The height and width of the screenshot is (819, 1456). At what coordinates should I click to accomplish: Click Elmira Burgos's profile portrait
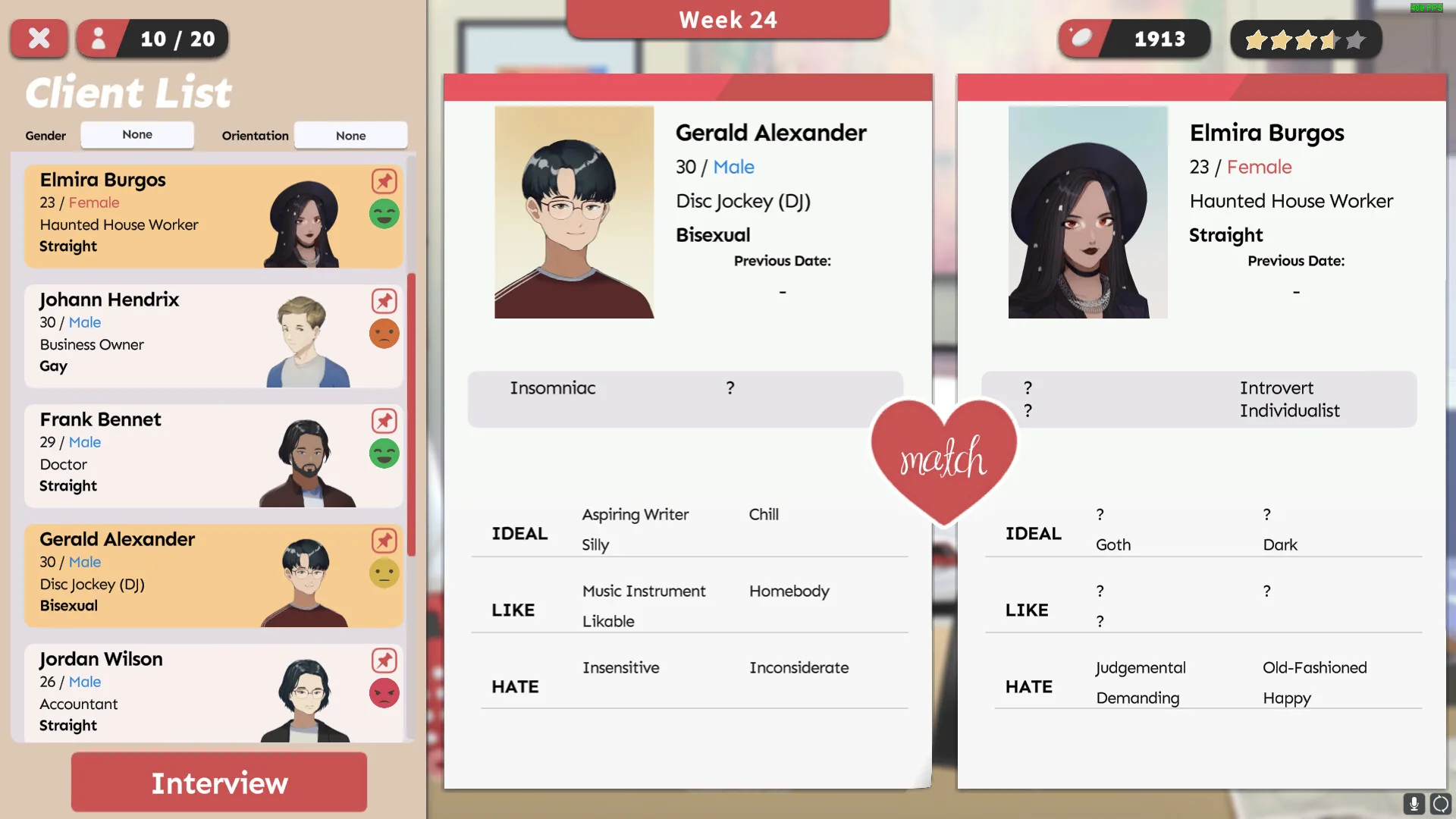pos(1087,212)
